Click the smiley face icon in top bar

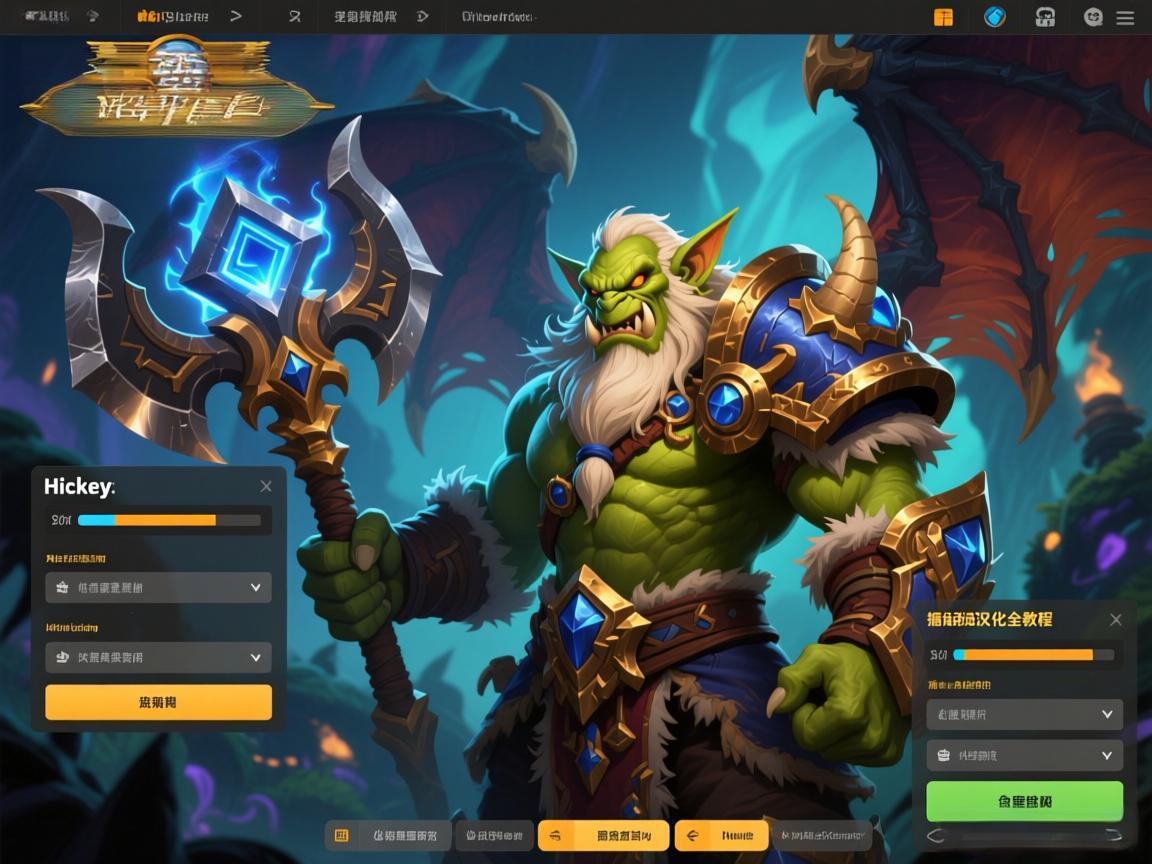coord(1093,17)
